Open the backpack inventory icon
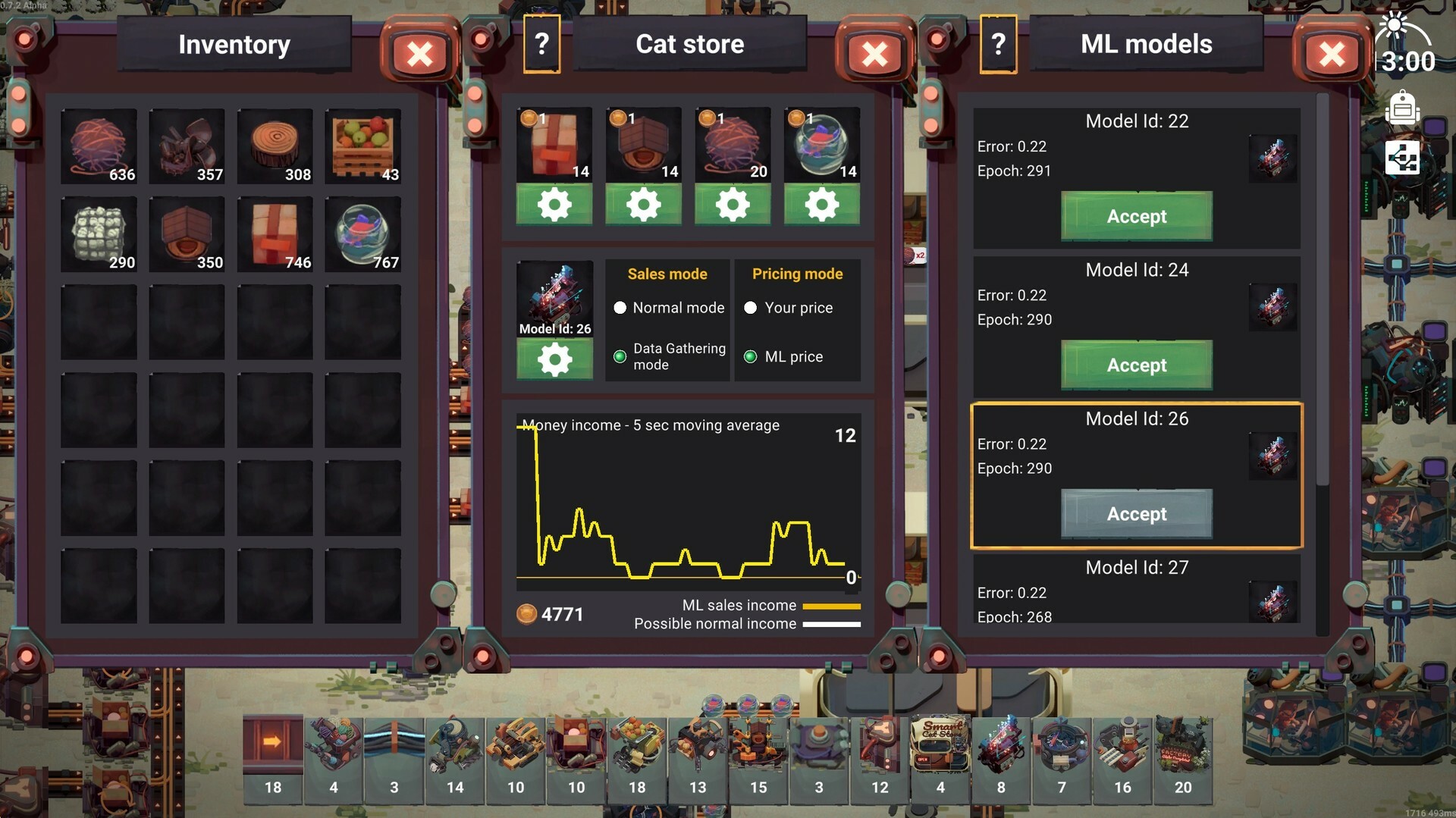This screenshot has height=818, width=1456. click(1403, 108)
